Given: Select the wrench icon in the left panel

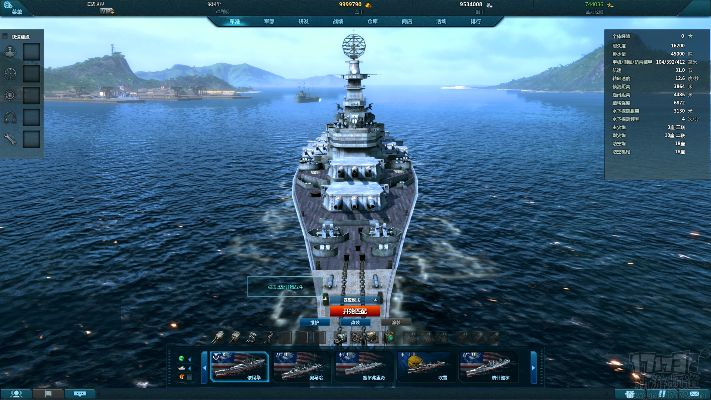Looking at the screenshot, I should pos(11,139).
